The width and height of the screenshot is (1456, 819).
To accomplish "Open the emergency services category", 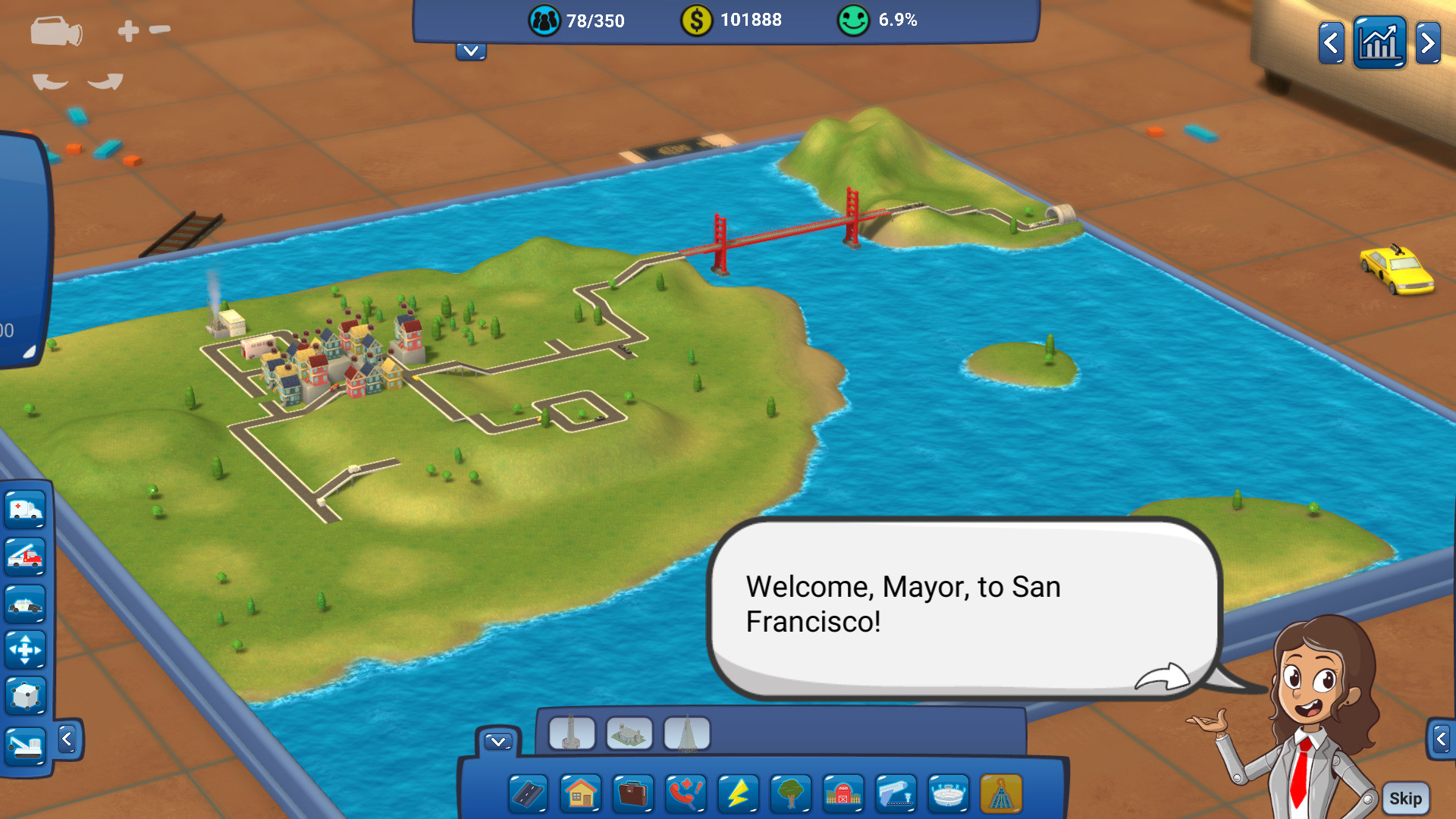I will click(685, 794).
